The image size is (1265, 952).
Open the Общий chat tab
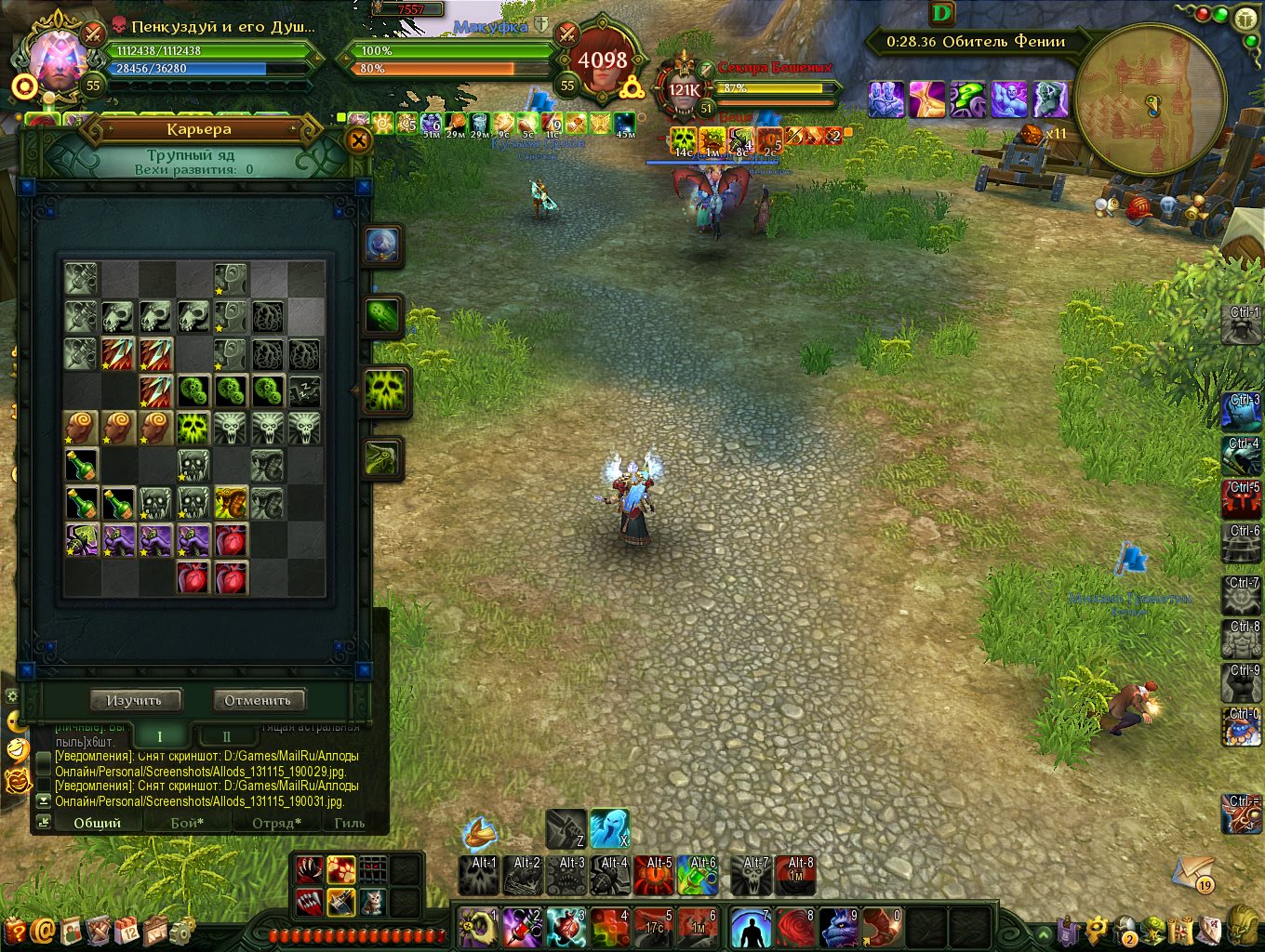coord(98,823)
